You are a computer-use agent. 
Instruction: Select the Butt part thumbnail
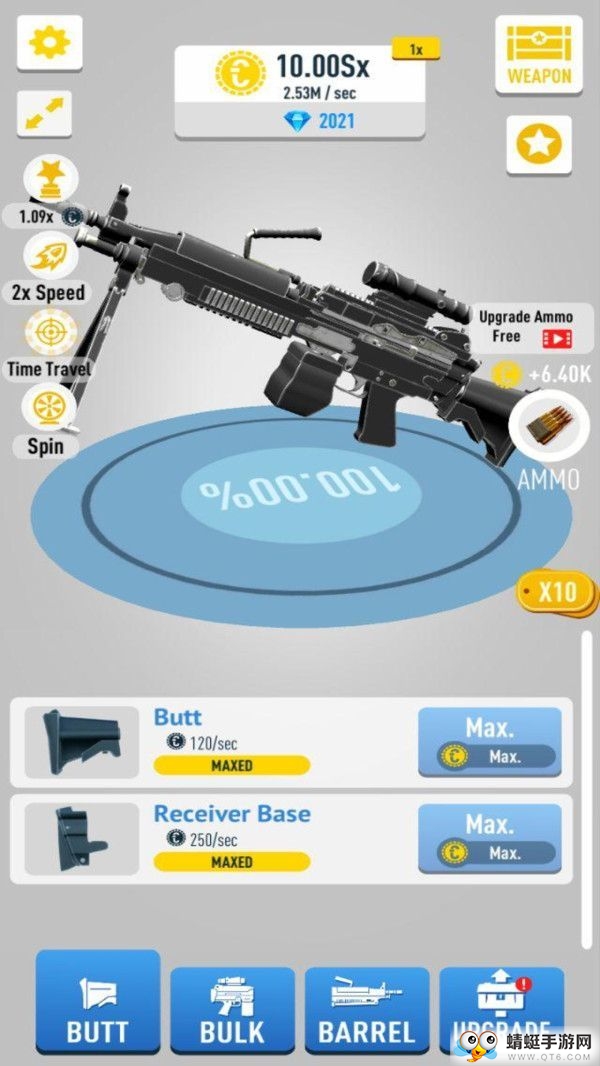click(x=82, y=742)
